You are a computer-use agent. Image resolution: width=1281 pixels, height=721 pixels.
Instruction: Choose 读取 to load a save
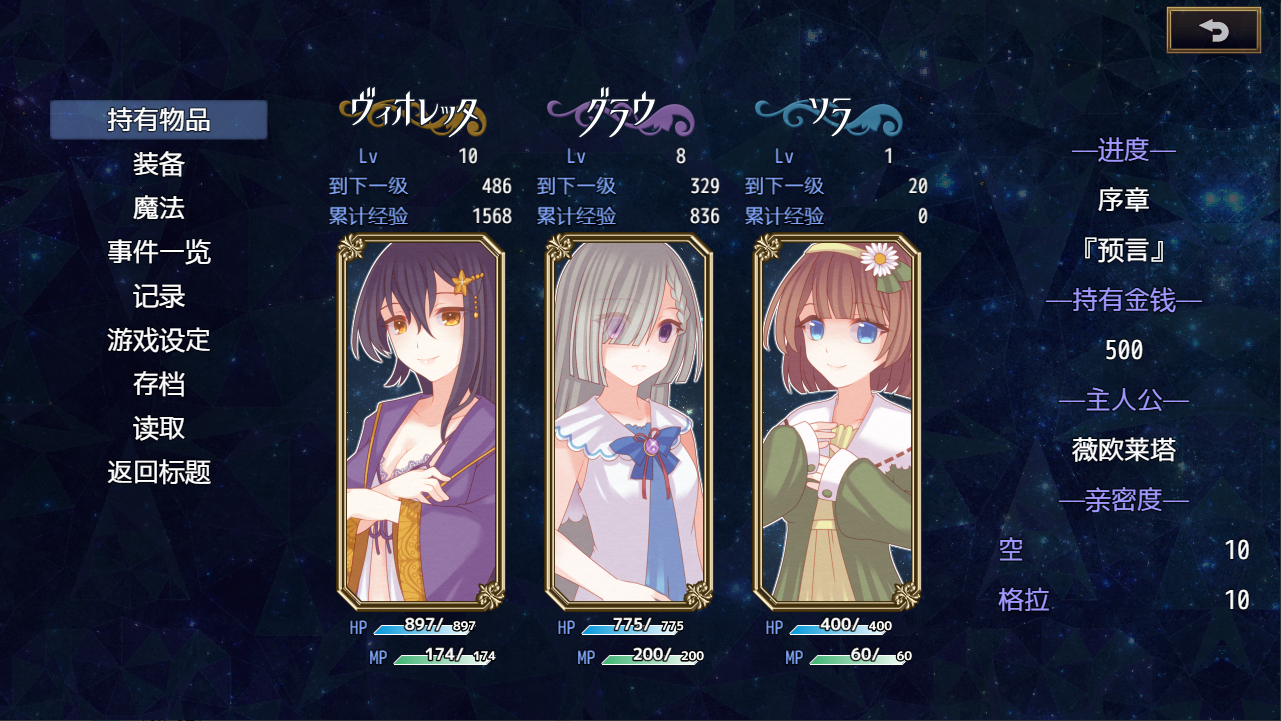(x=159, y=428)
